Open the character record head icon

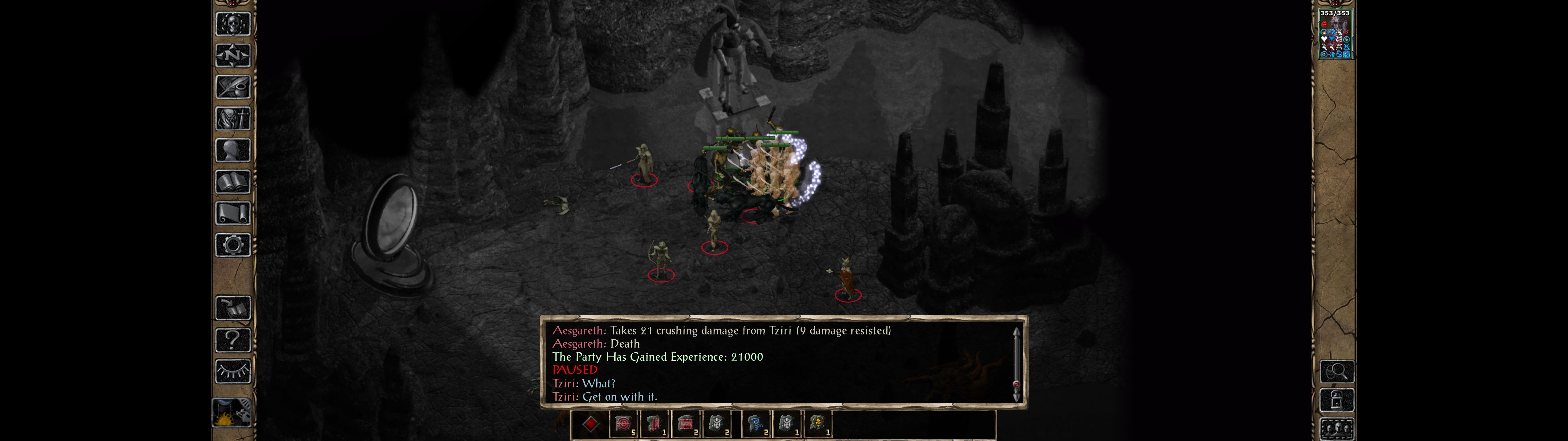[232, 150]
